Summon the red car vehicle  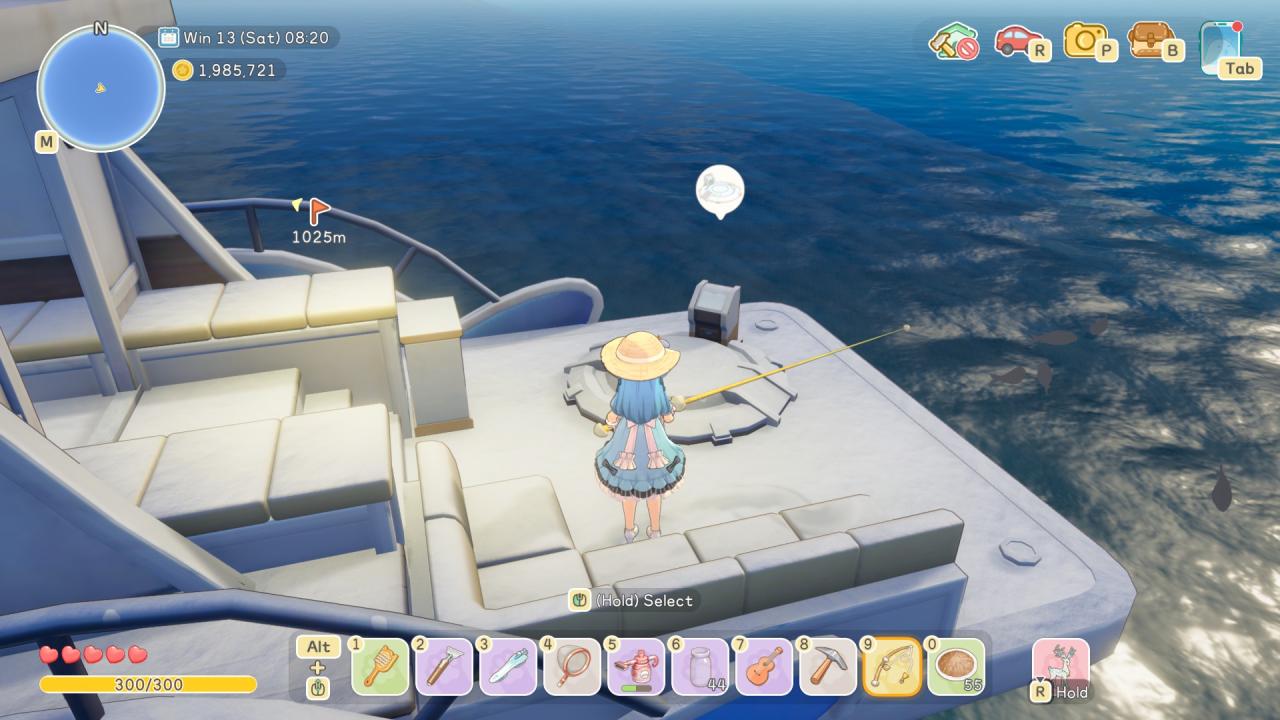tap(1017, 41)
